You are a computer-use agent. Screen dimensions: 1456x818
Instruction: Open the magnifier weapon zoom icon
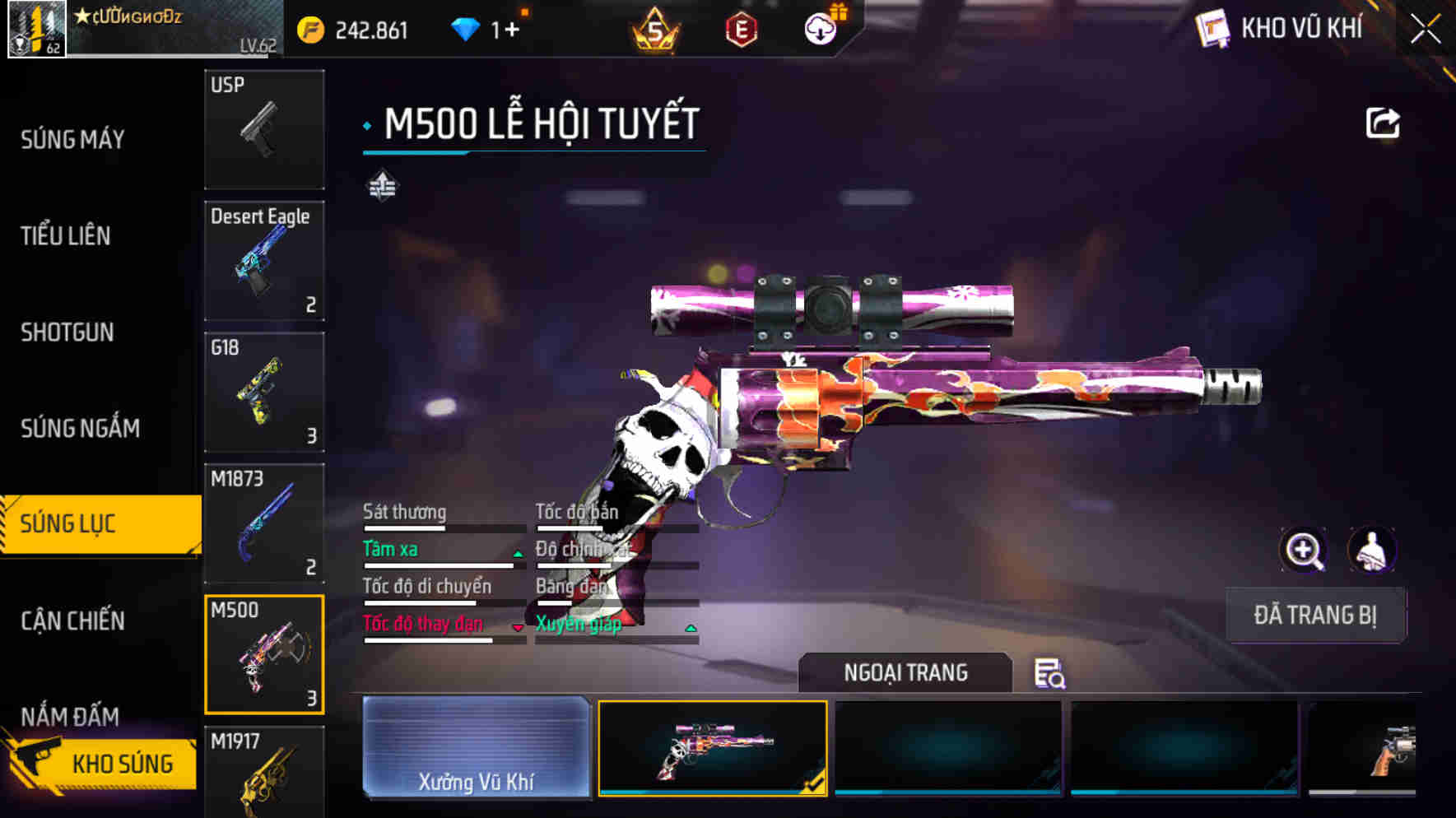(1303, 551)
